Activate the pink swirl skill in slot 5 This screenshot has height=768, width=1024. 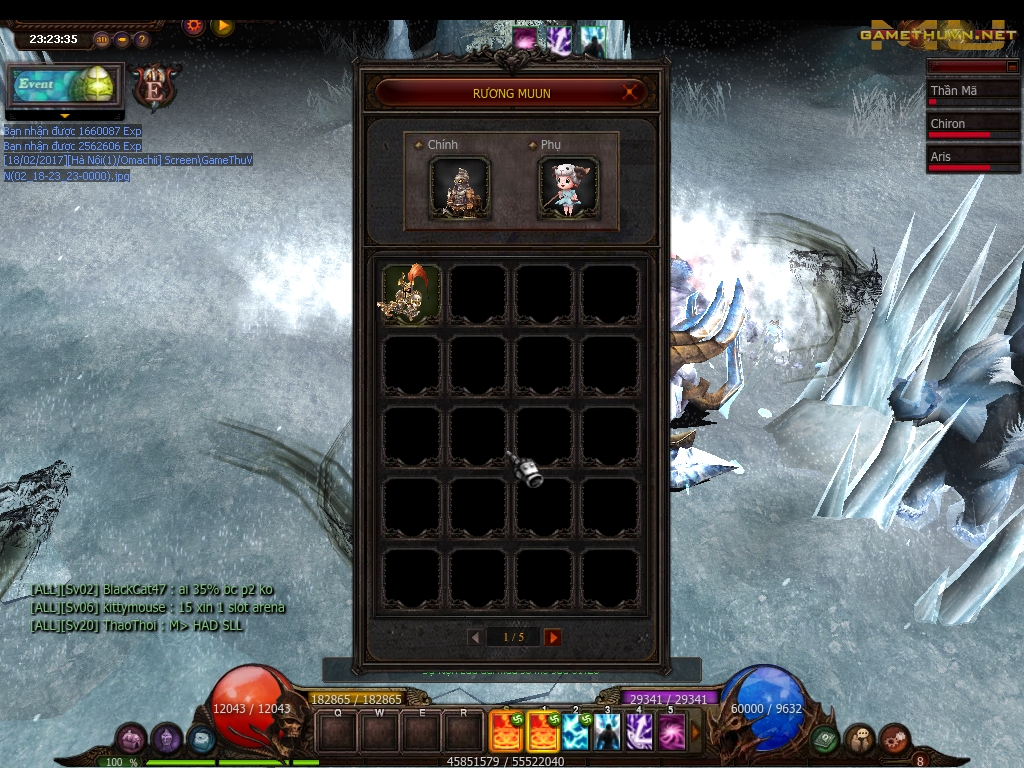tap(671, 732)
